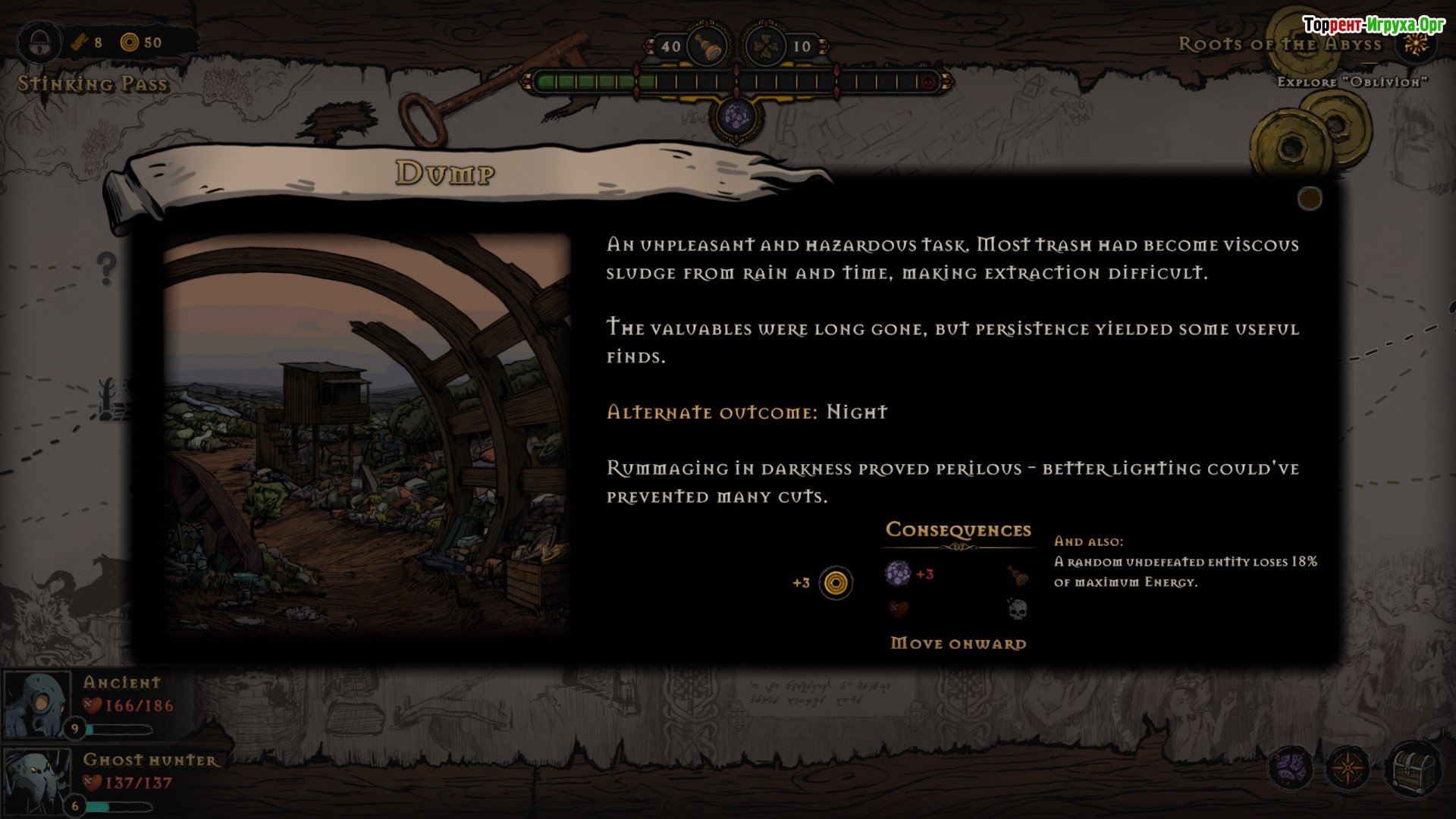Continue with the Move Onward button

958,644
